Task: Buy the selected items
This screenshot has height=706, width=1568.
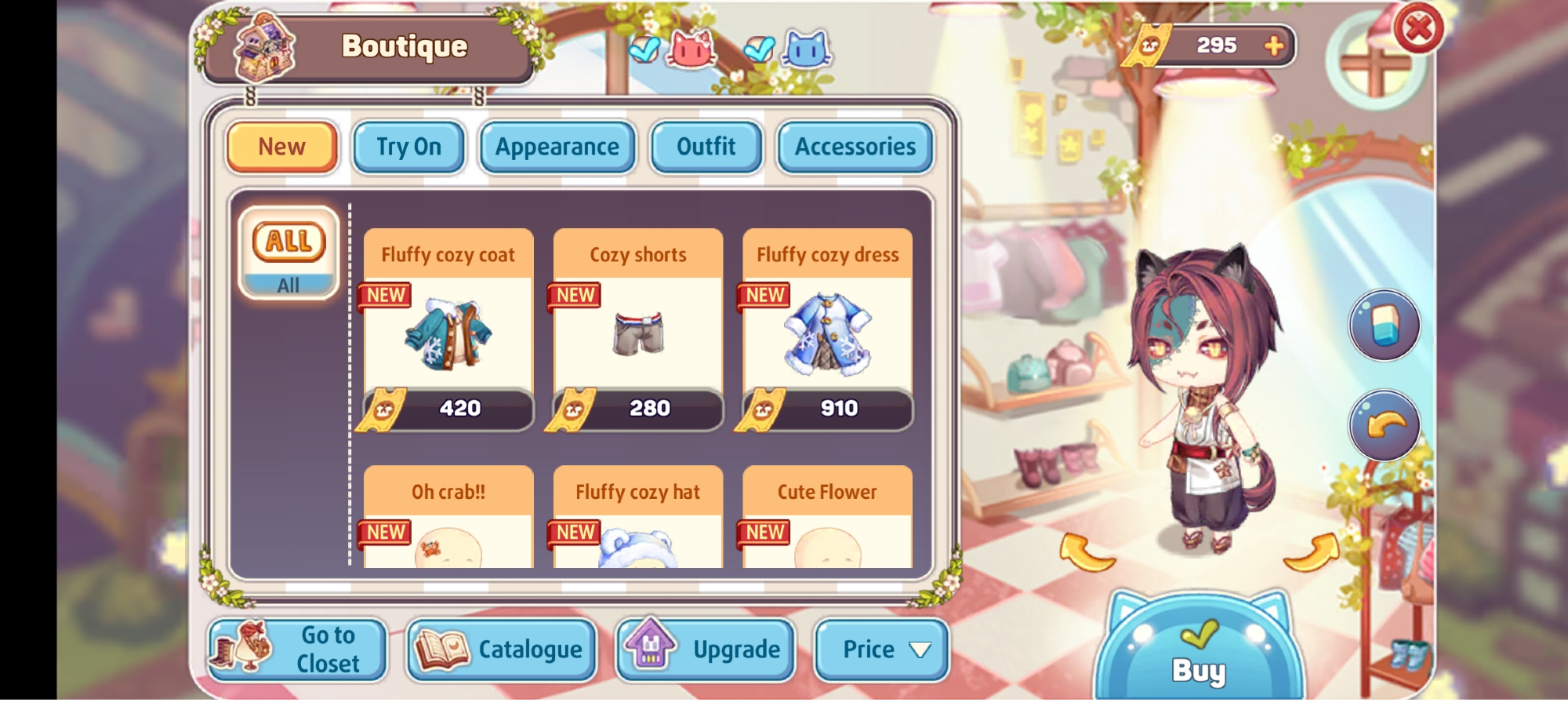Action: [x=1199, y=655]
